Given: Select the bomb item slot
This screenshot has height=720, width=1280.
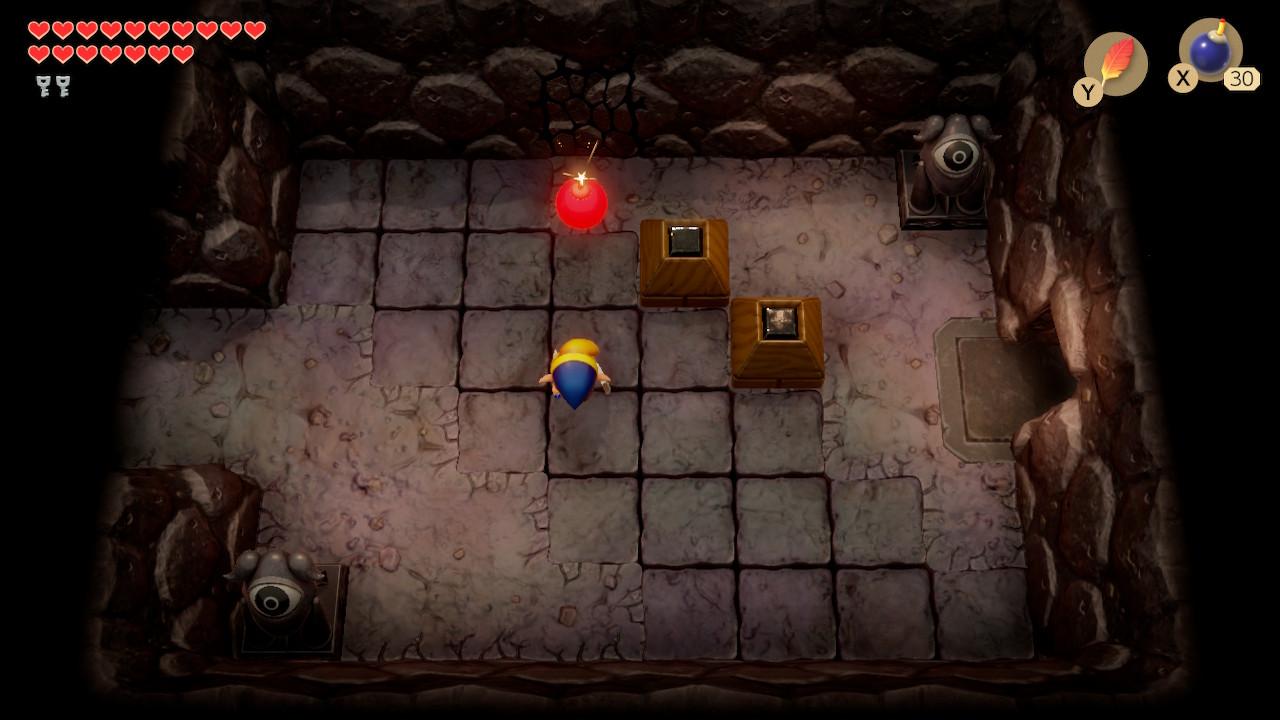Looking at the screenshot, I should tap(1210, 51).
